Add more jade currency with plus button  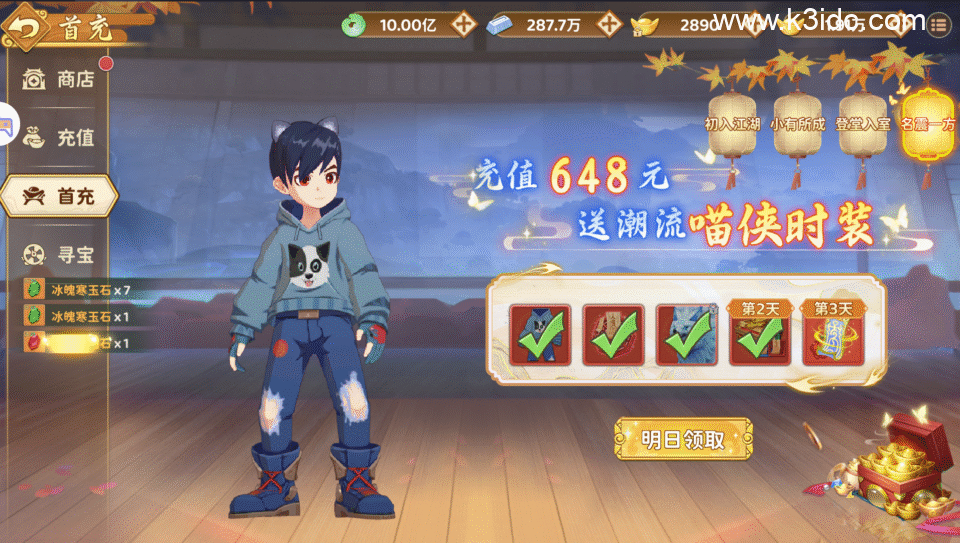point(462,25)
